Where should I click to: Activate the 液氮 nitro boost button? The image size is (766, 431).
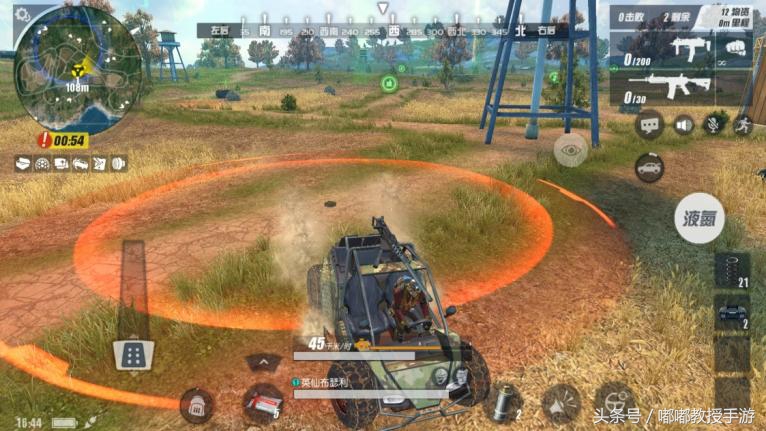pos(699,217)
